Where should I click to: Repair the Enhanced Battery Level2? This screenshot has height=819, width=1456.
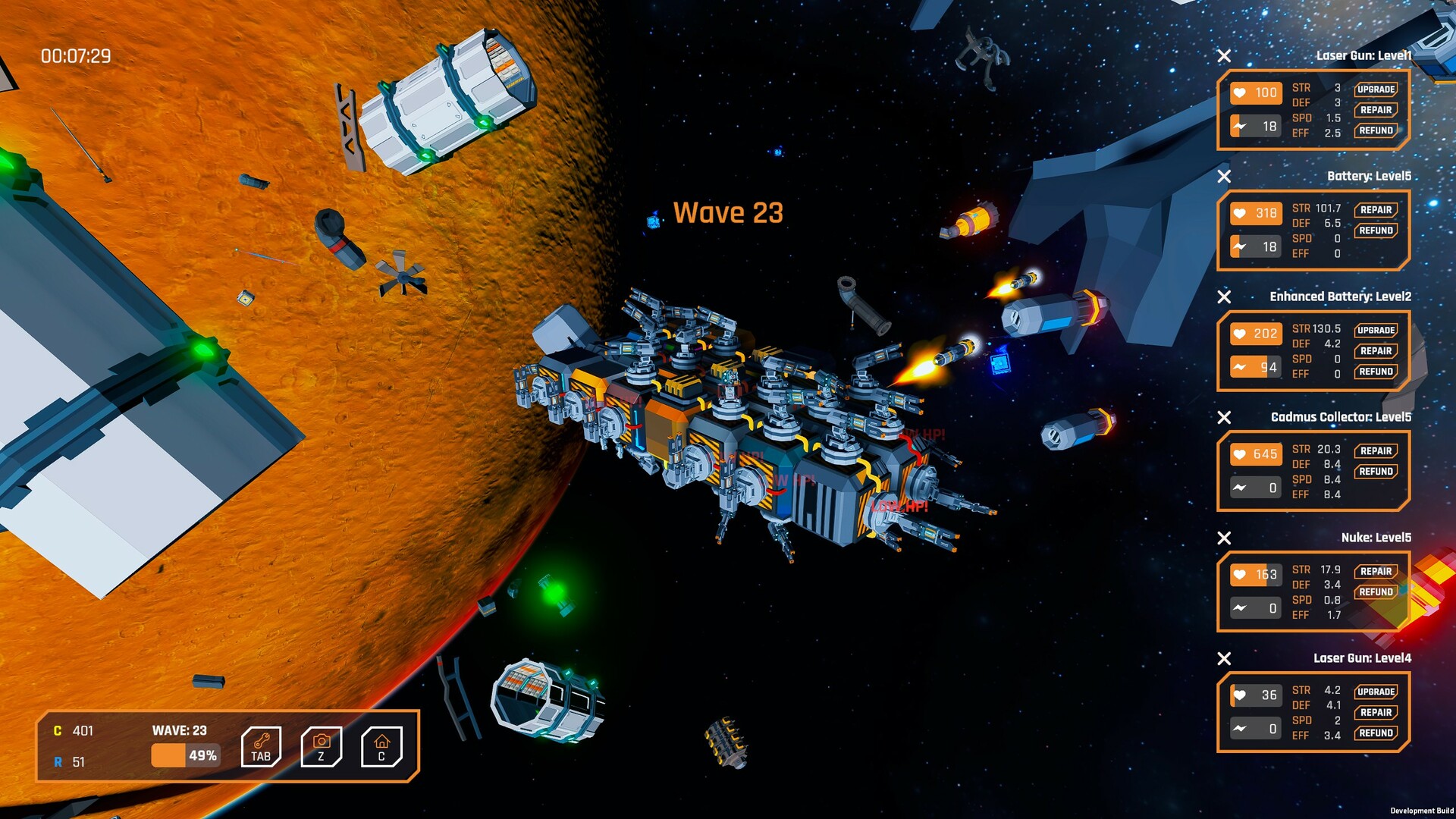point(1376,351)
